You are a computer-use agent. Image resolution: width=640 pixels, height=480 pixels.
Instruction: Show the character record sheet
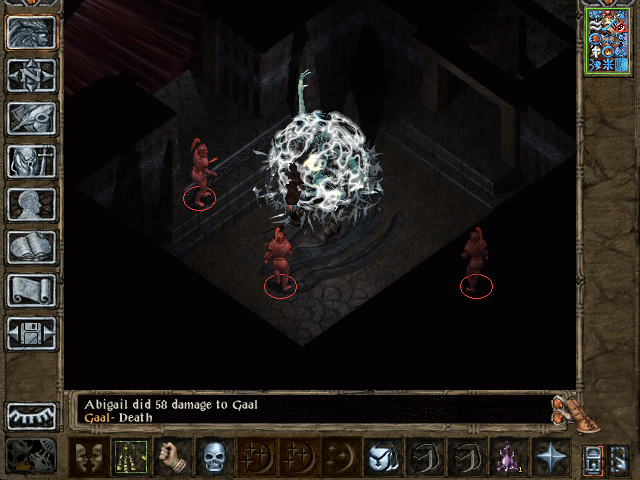(x=32, y=204)
